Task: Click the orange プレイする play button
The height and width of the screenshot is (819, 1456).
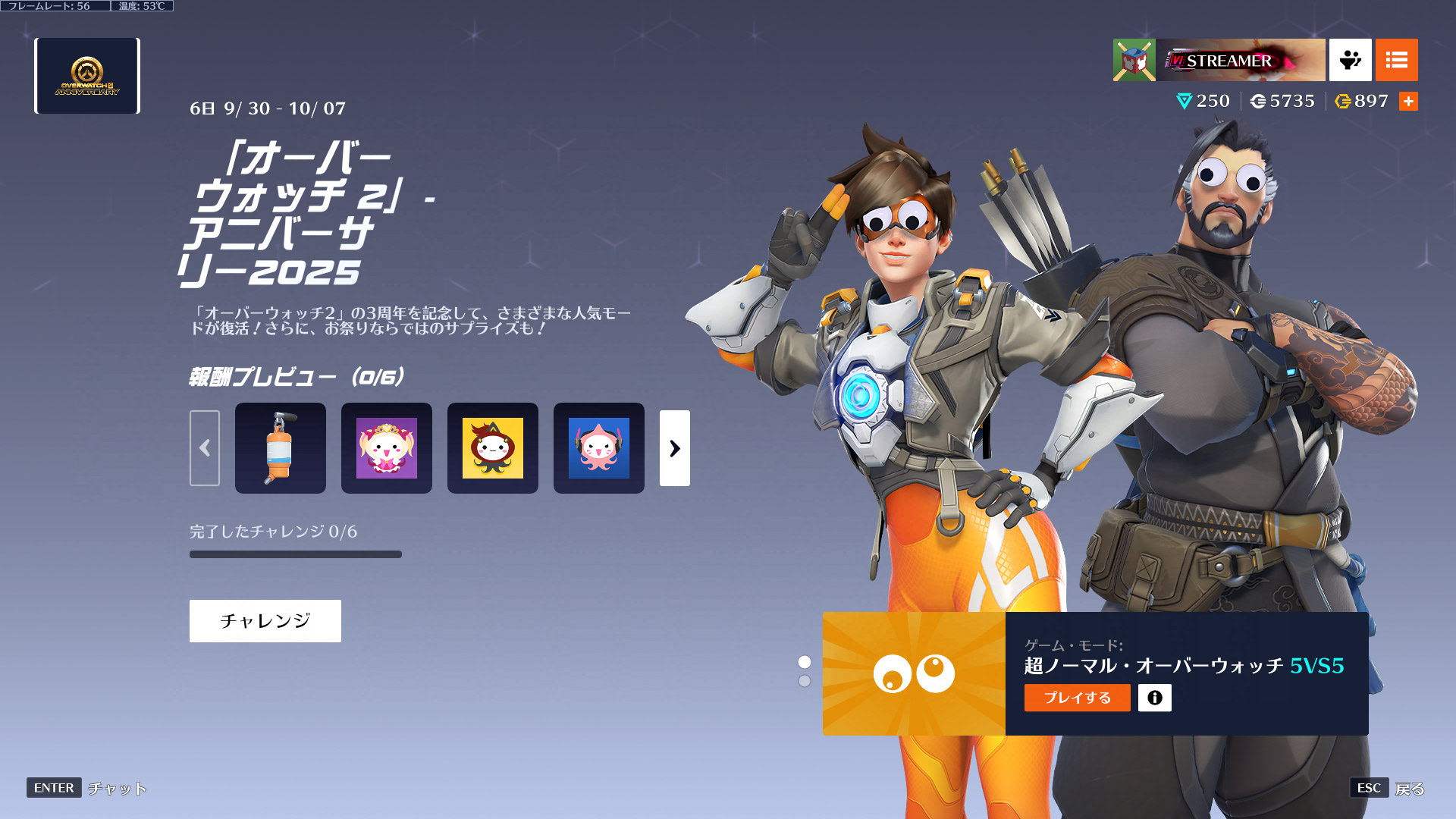Action: [x=1077, y=698]
